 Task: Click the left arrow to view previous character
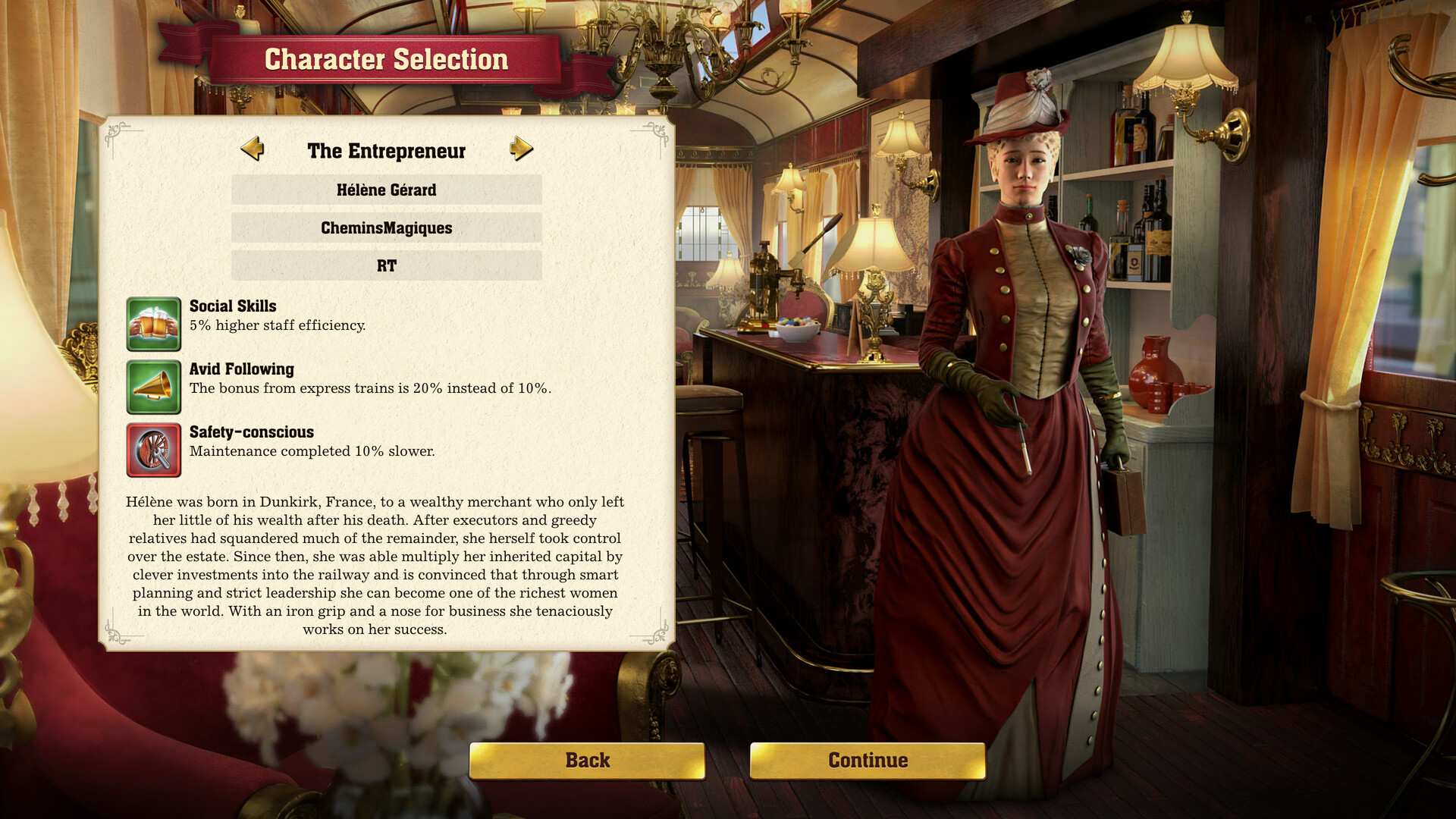point(253,151)
